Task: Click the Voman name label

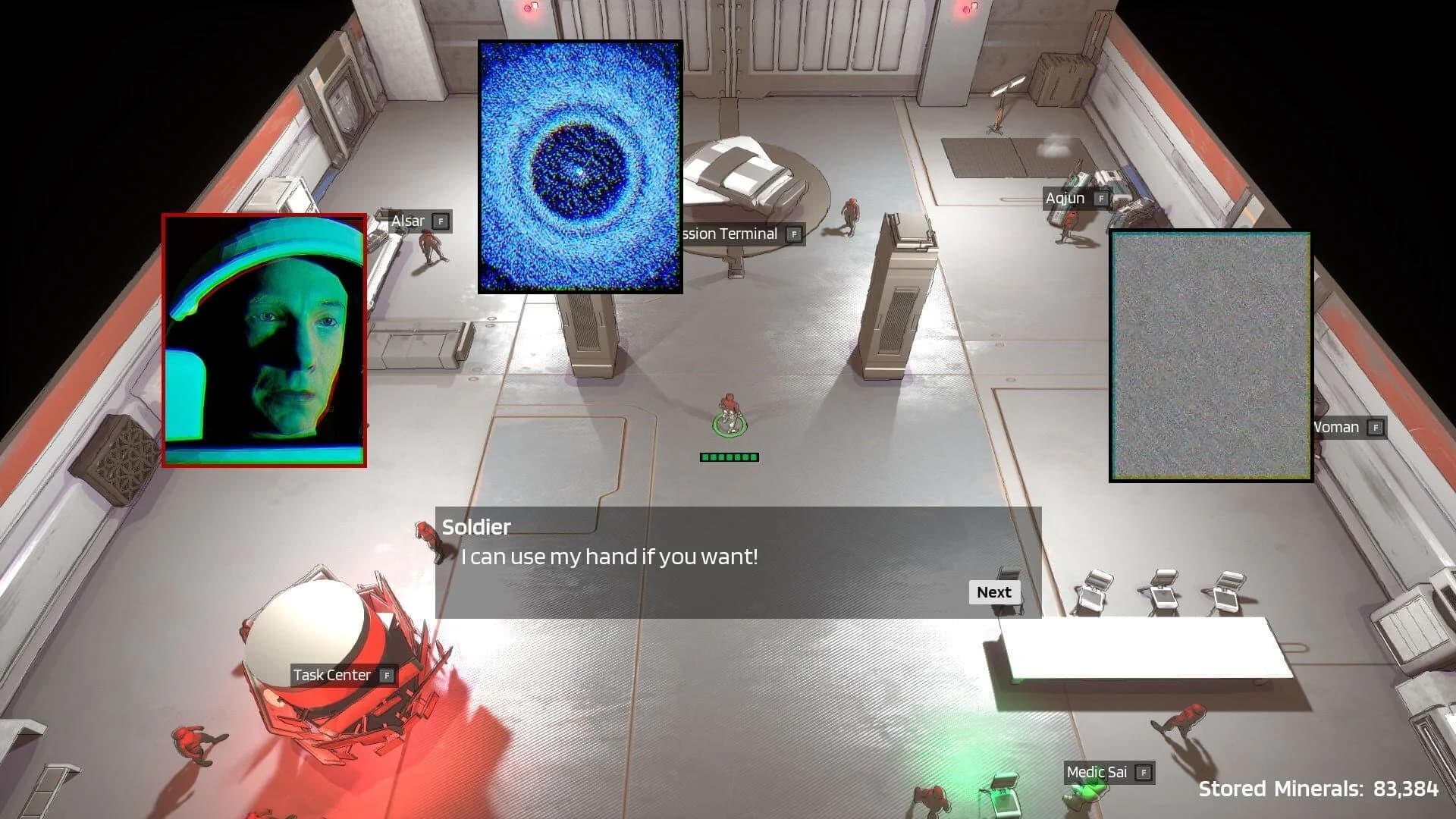Action: [x=1335, y=427]
